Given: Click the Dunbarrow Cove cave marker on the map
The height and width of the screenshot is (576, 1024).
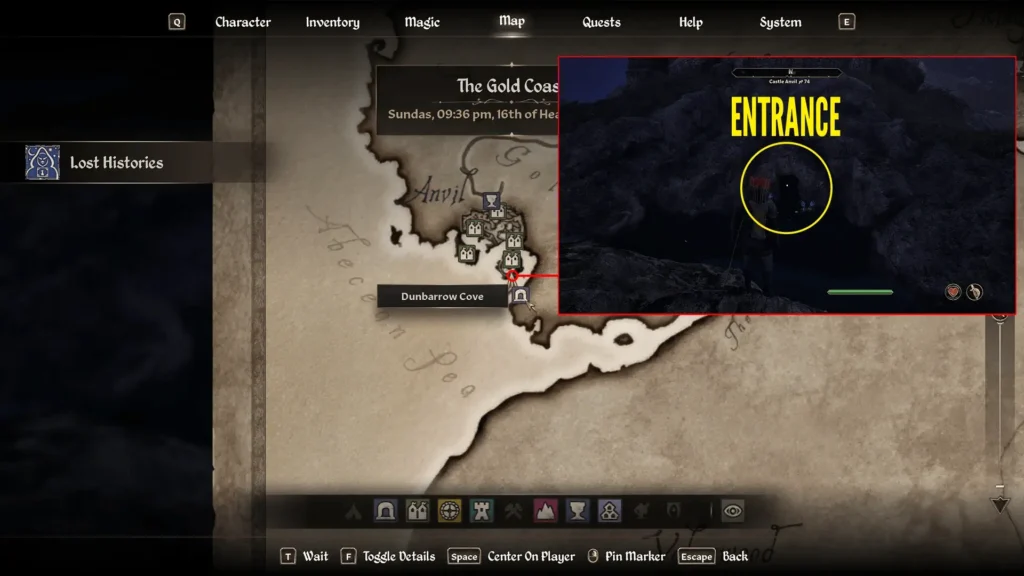Looking at the screenshot, I should pyautogui.click(x=520, y=296).
